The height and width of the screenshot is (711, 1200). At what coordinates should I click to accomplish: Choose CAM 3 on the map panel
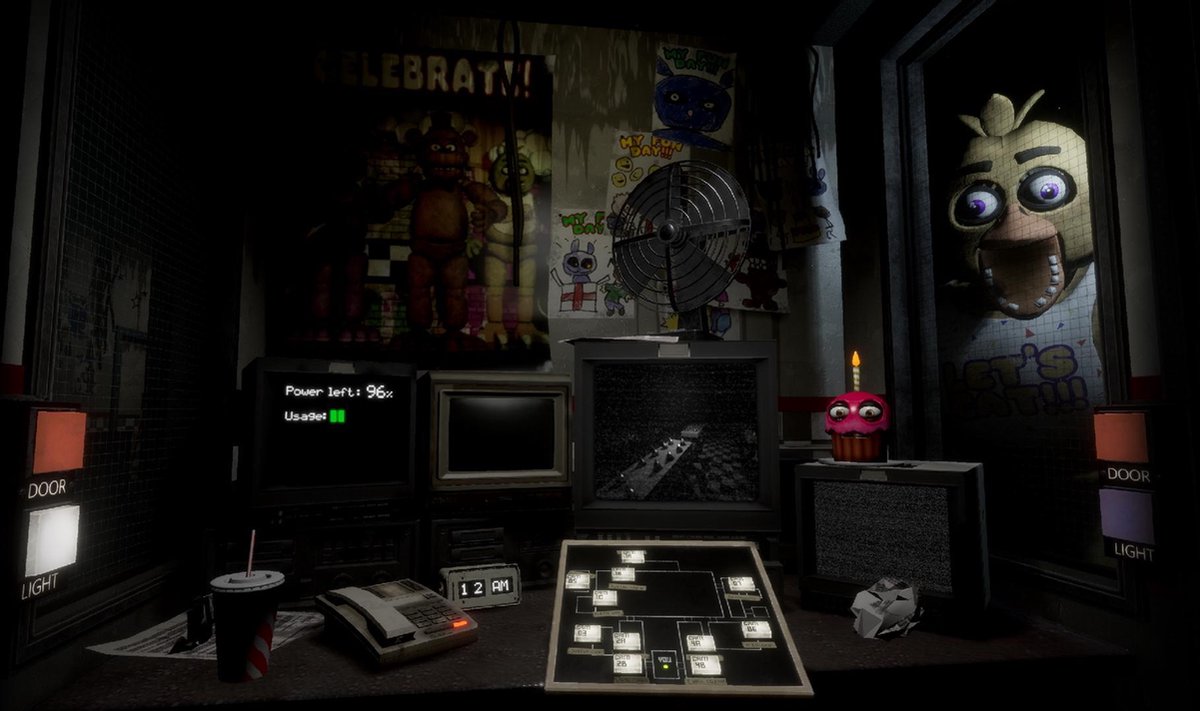pos(588,632)
